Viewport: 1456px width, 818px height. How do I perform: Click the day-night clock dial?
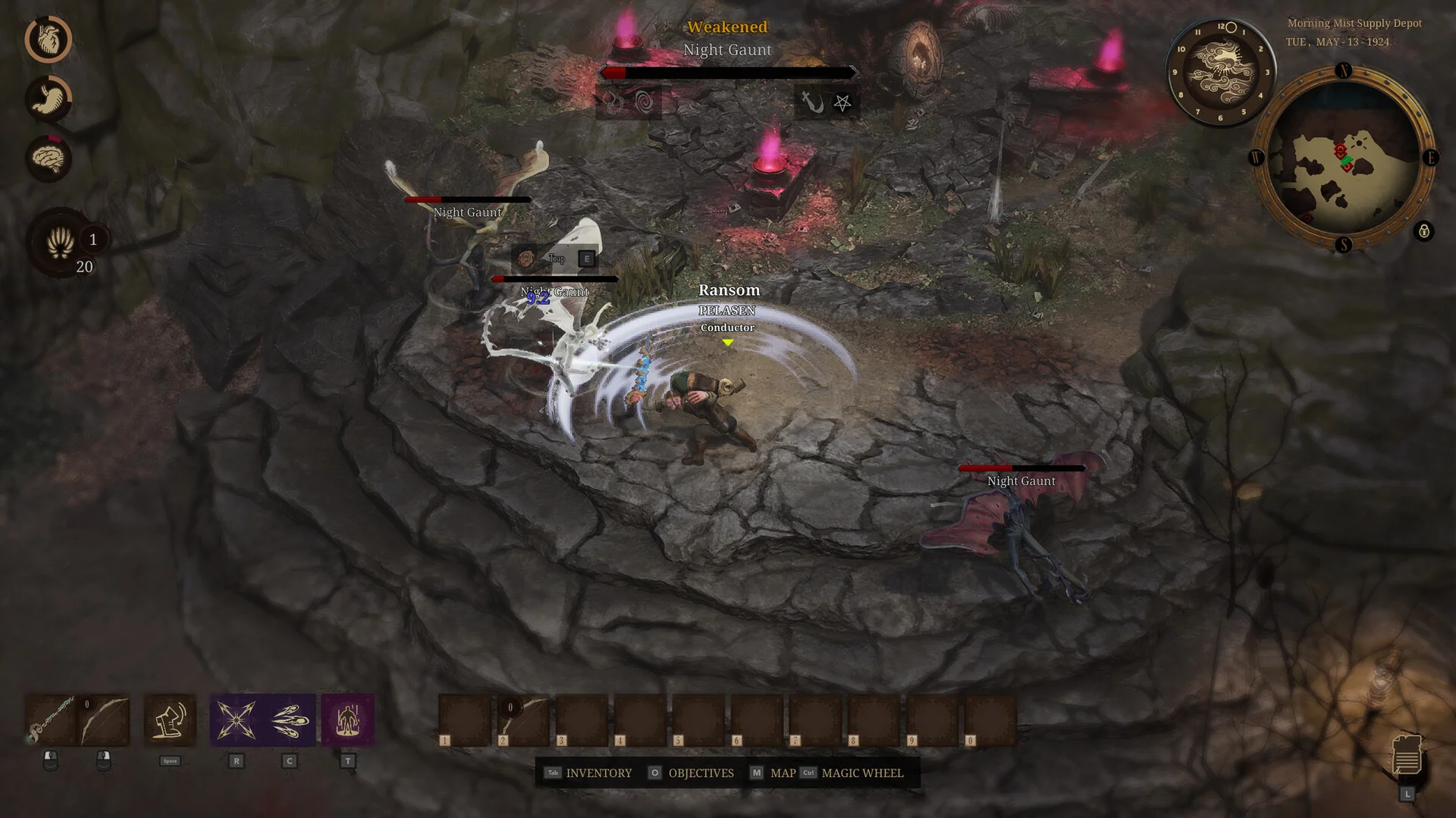[1220, 72]
